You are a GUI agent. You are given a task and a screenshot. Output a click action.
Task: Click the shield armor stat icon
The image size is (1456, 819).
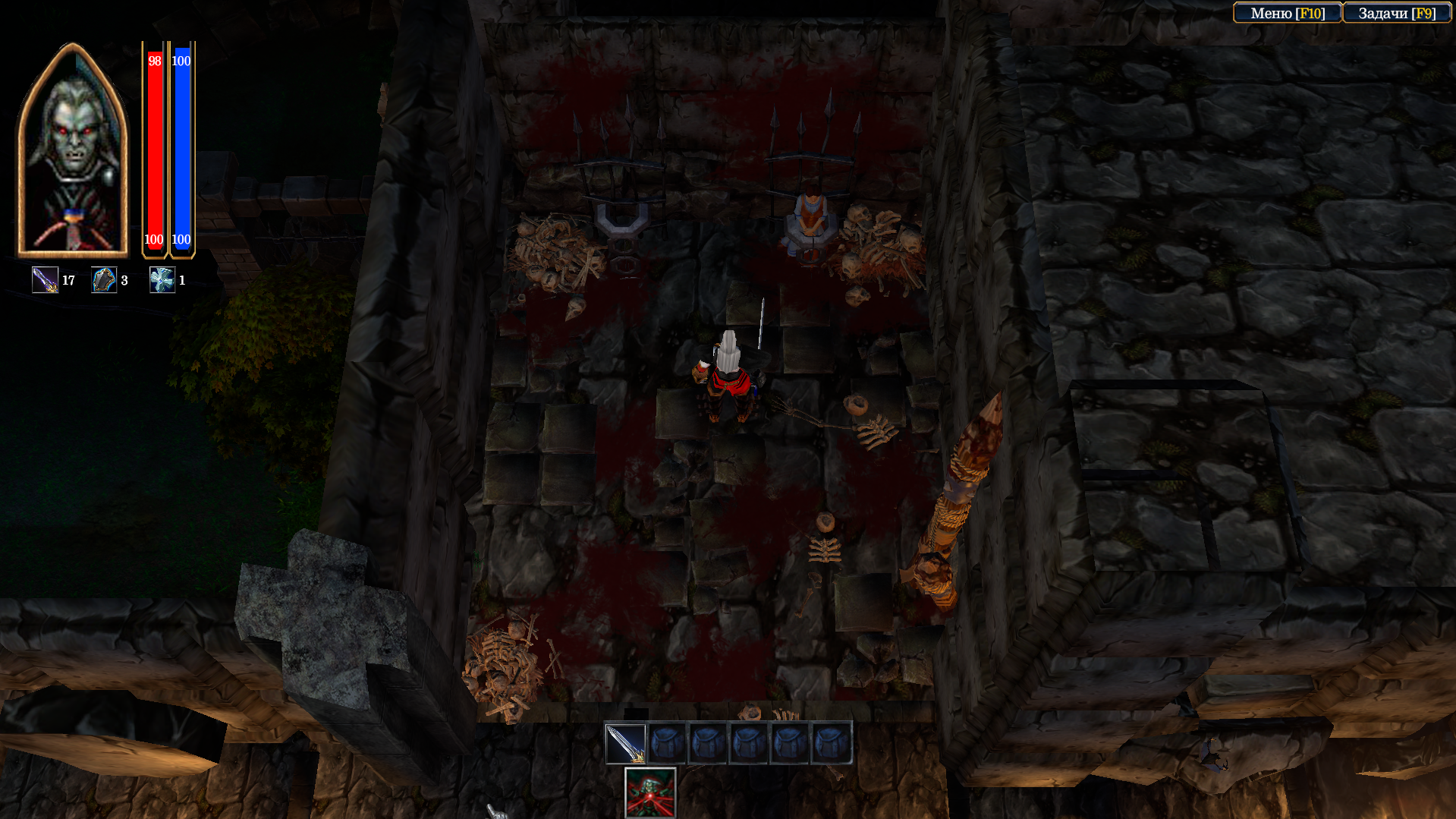click(104, 280)
